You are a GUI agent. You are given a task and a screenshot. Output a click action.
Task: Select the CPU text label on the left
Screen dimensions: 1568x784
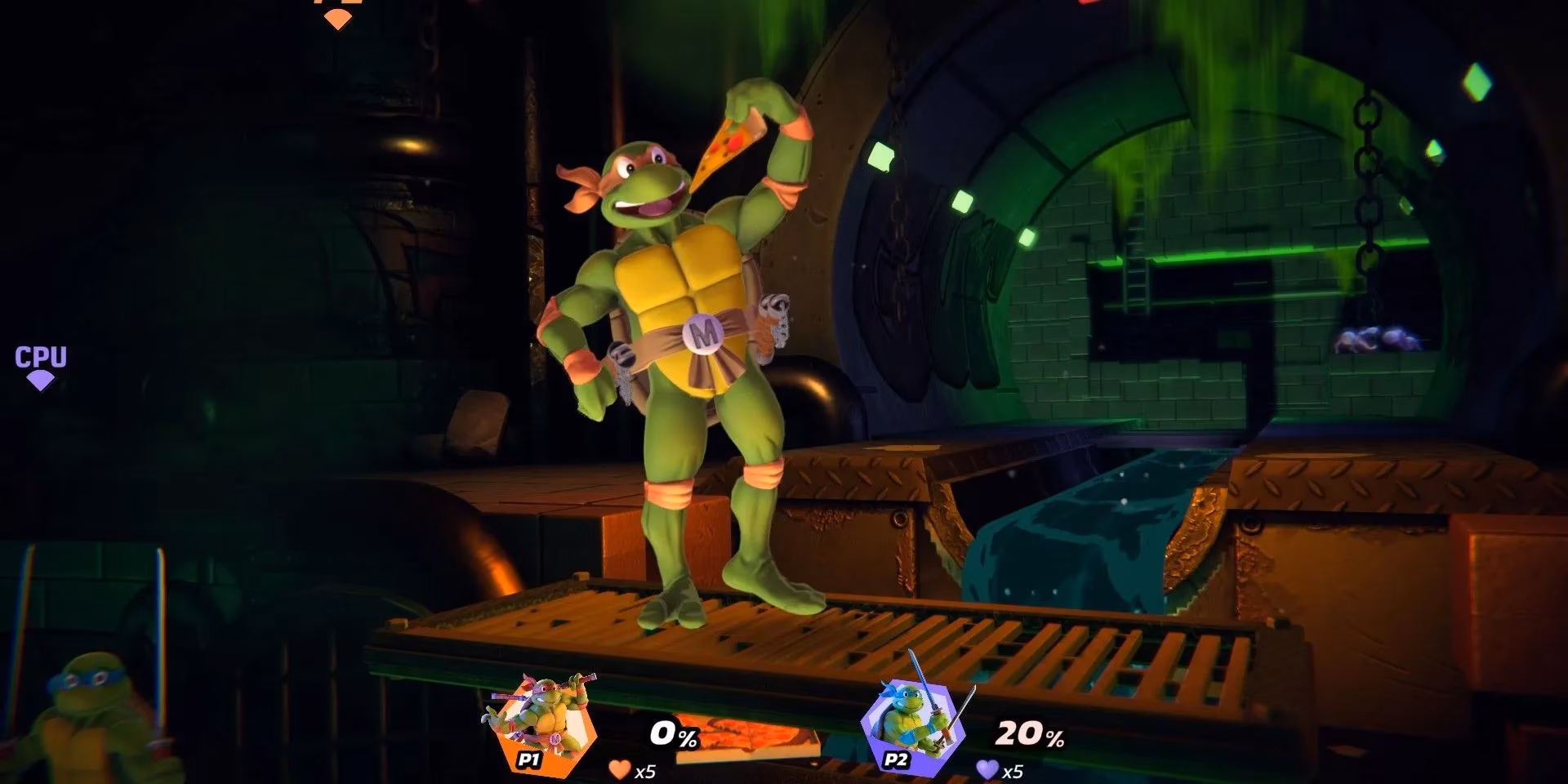41,357
